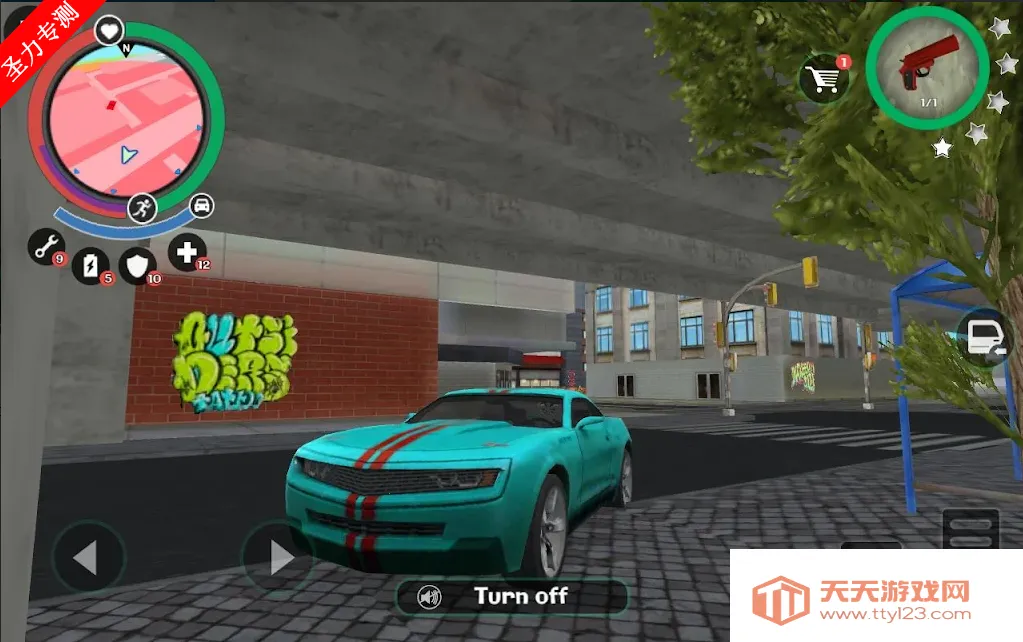Image resolution: width=1023 pixels, height=642 pixels.
Task: Activate the battery energy item
Action: [92, 265]
